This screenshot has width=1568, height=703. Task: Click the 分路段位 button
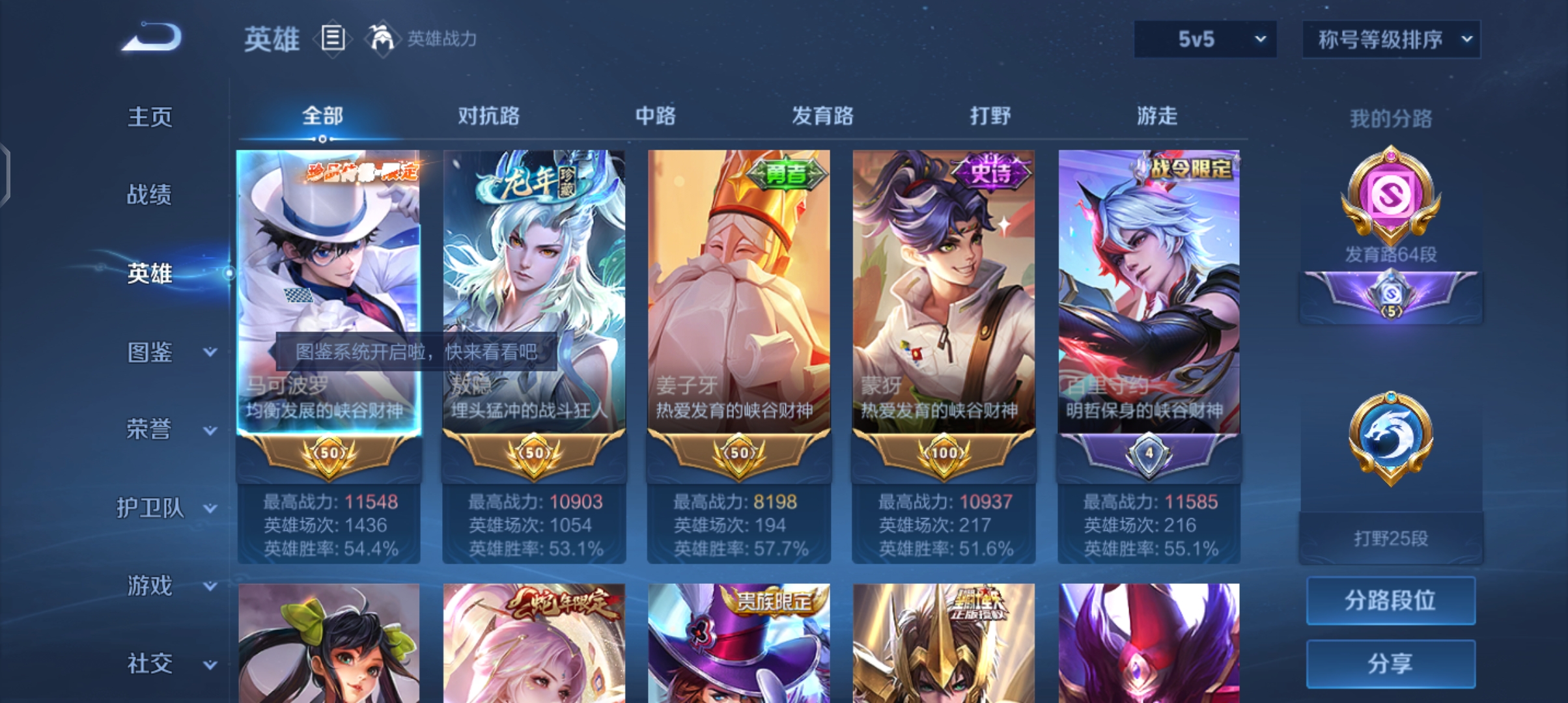(1391, 600)
